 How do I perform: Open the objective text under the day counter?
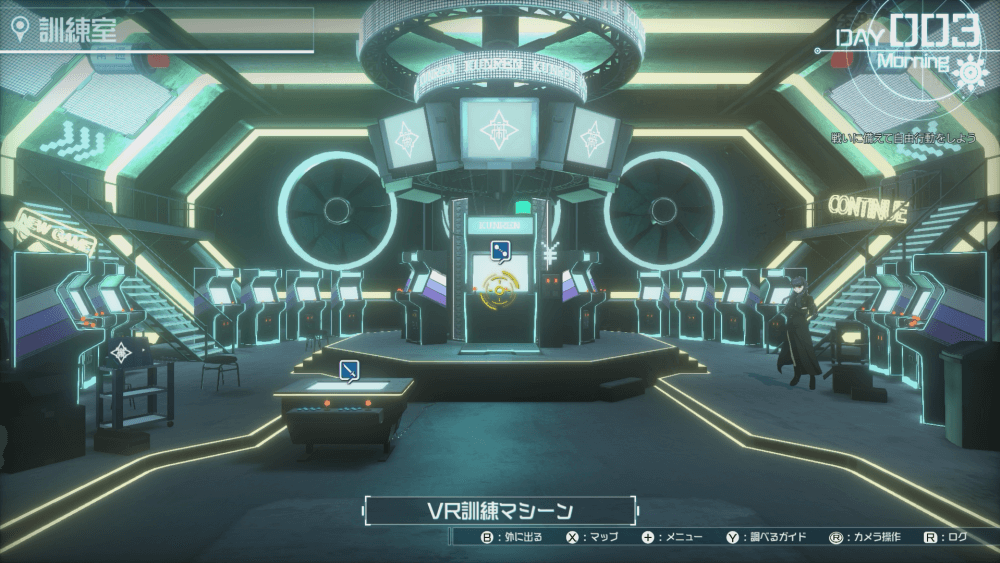pos(900,137)
